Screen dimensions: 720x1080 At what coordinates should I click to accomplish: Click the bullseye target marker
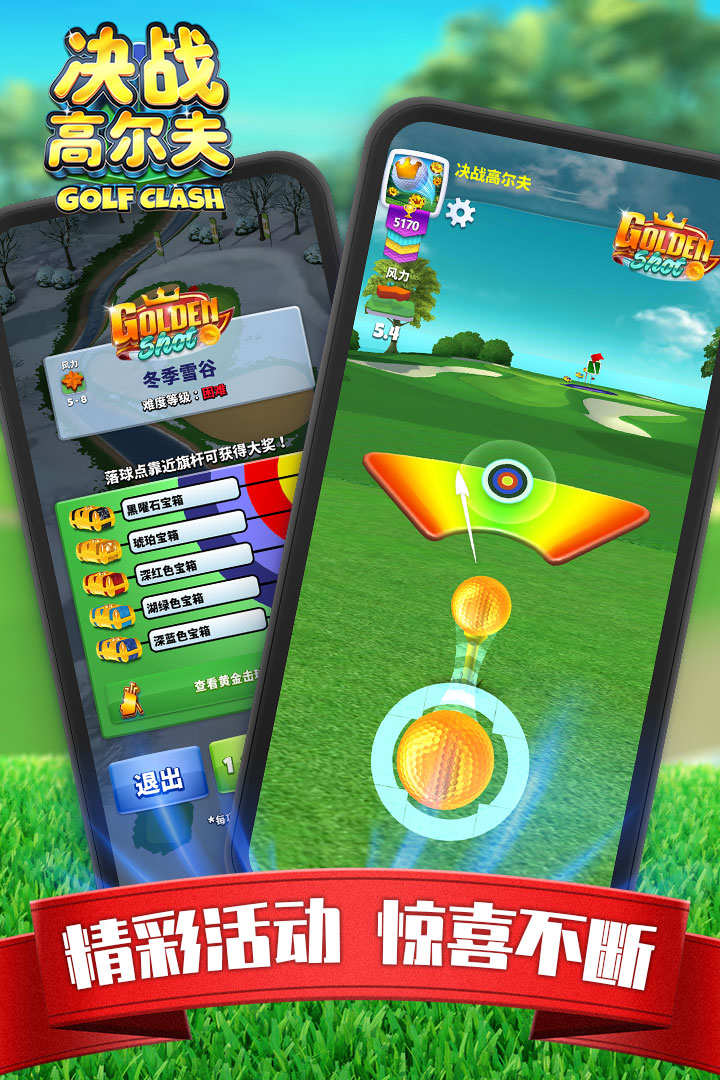pos(508,481)
